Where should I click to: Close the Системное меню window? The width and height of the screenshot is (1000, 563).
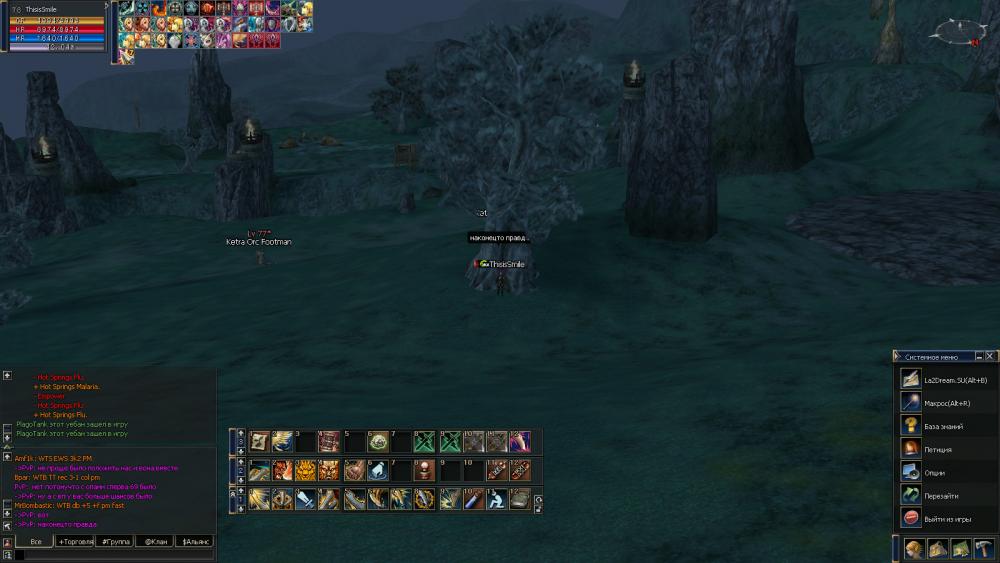point(990,356)
